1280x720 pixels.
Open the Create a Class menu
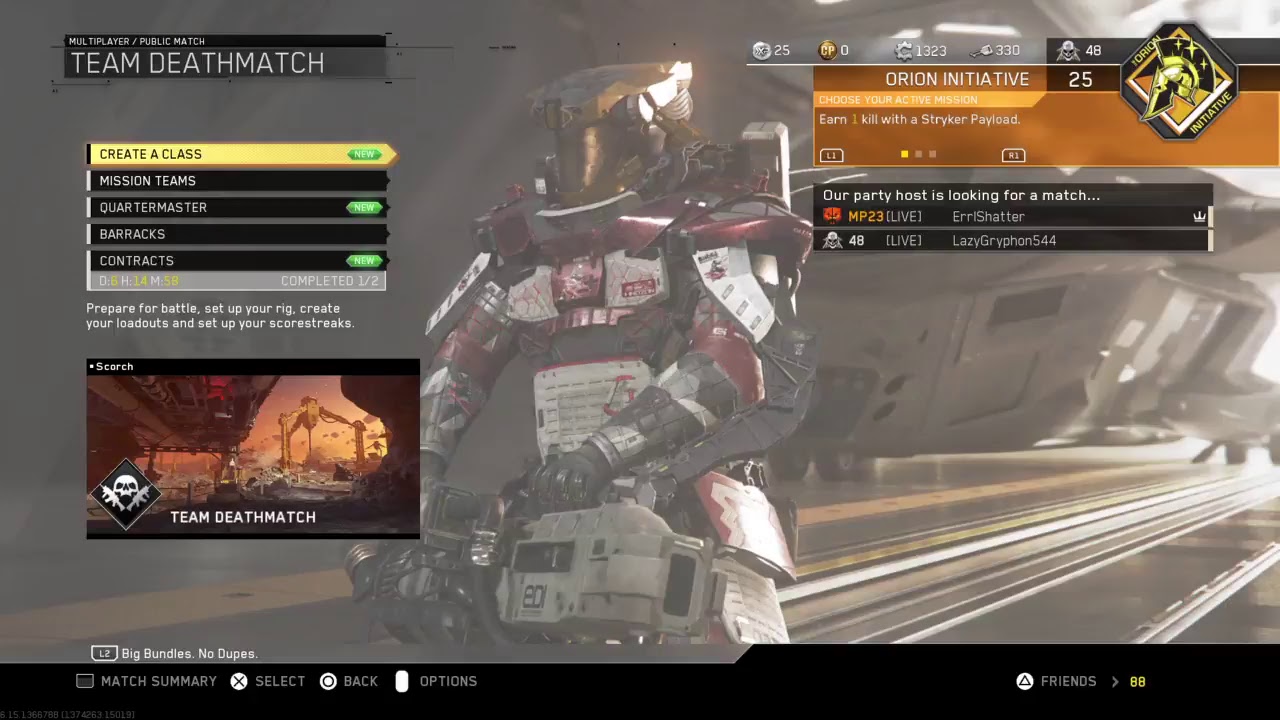(240, 154)
